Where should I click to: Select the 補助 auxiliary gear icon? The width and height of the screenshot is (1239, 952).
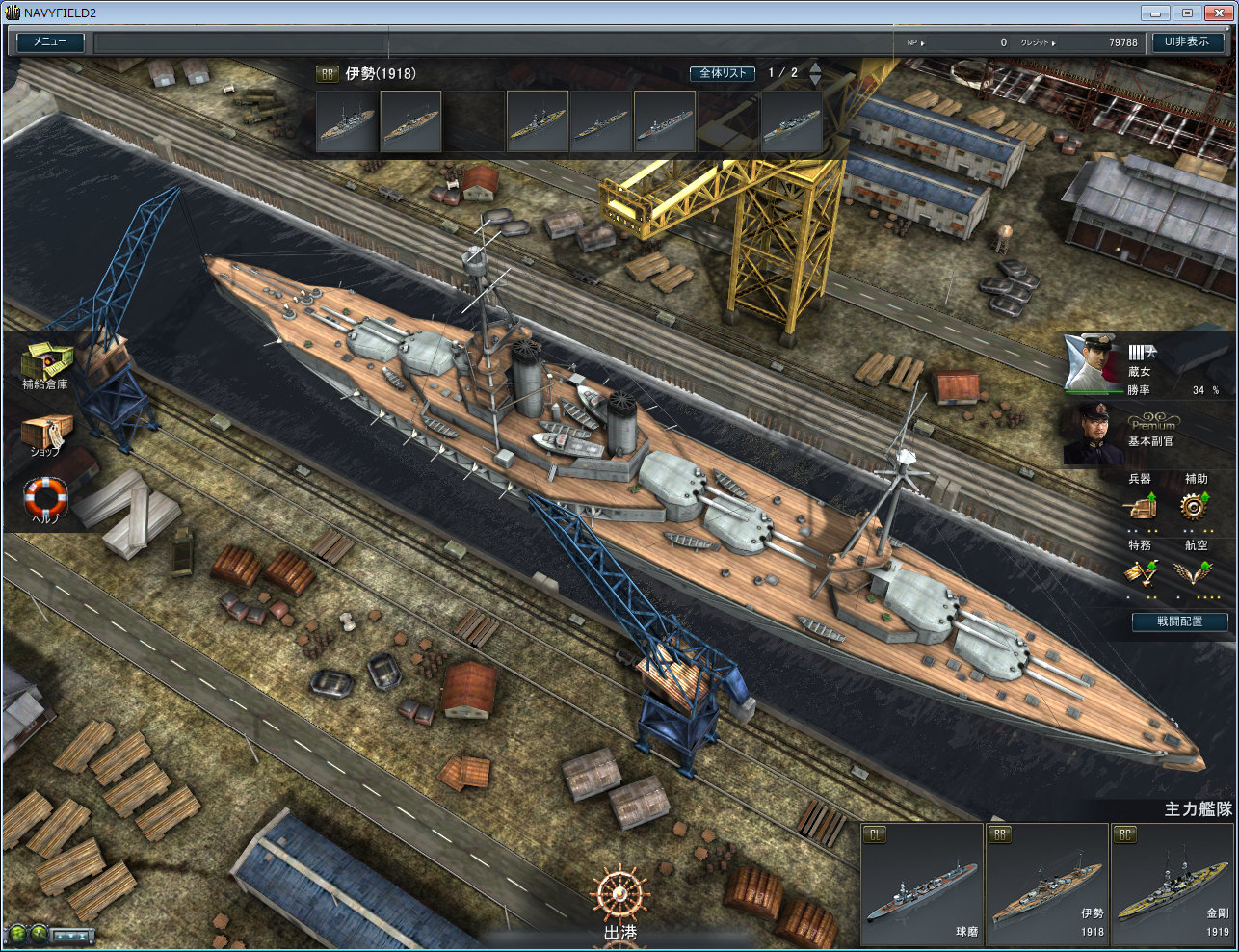point(1196,506)
